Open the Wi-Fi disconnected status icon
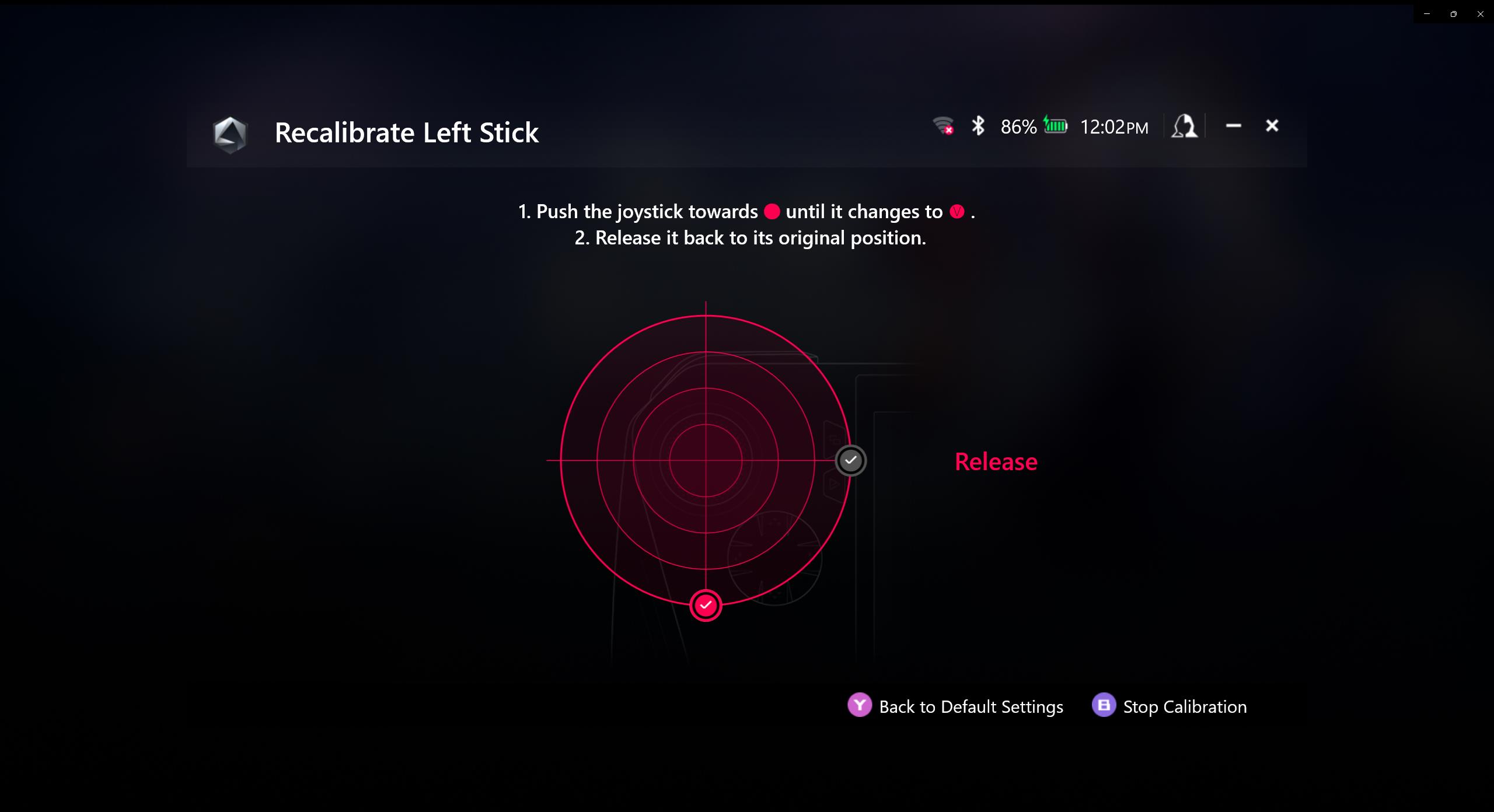 click(943, 126)
